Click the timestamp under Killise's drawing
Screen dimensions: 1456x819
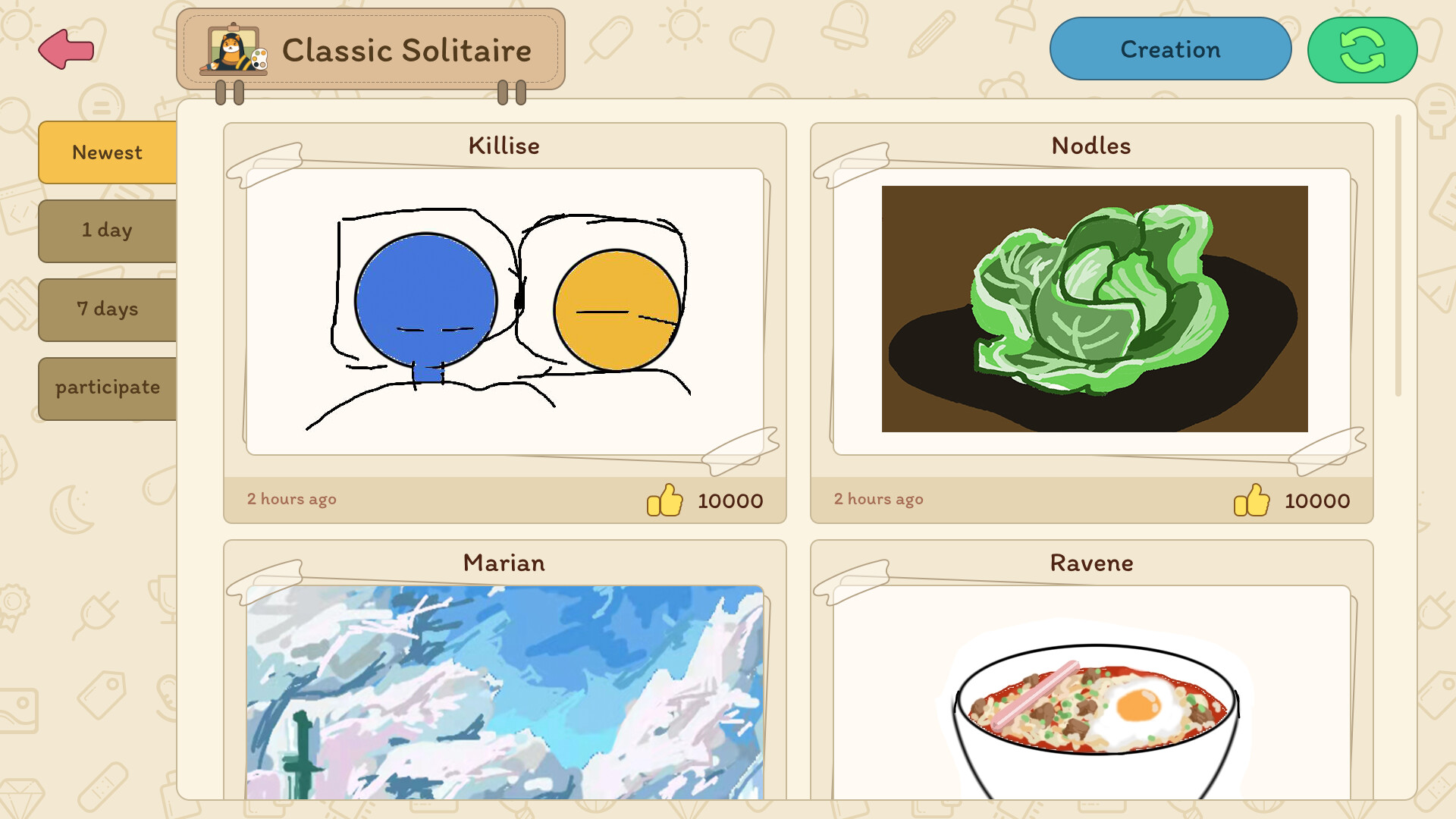291,499
